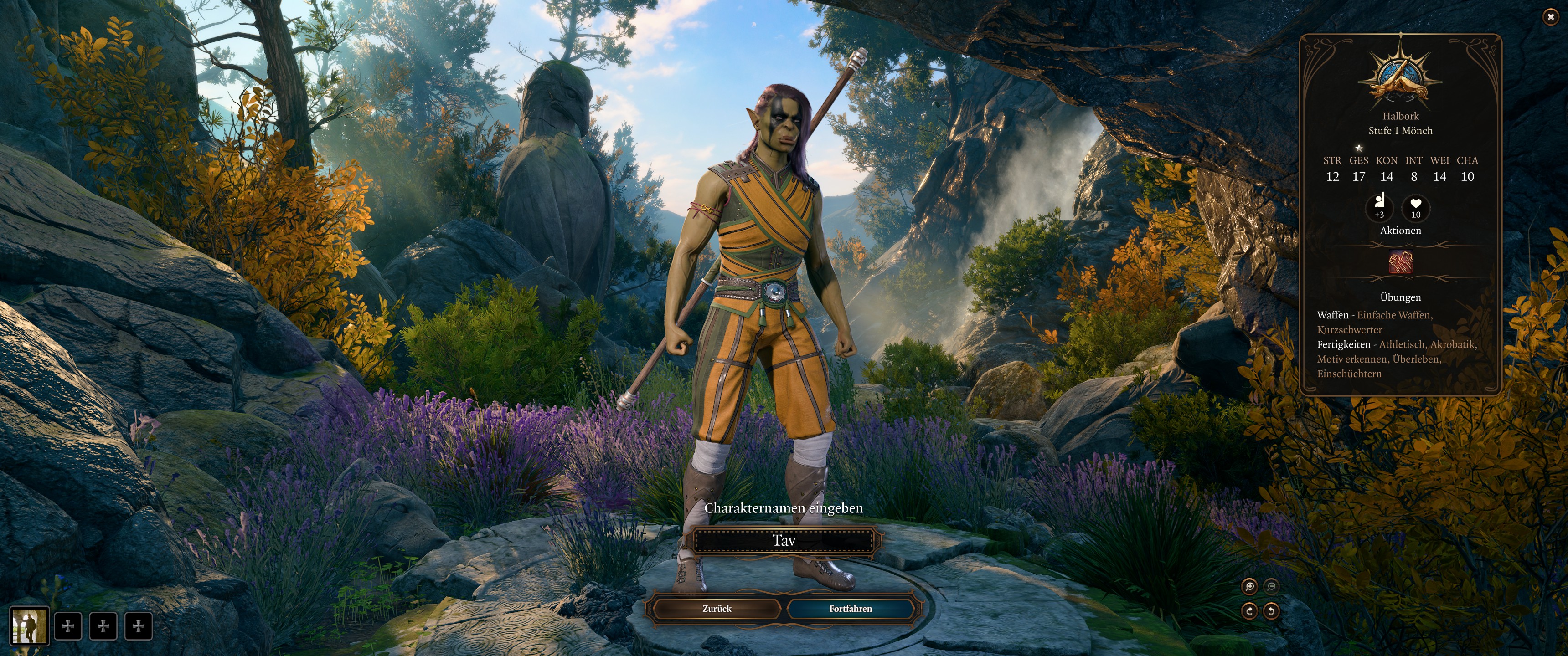
Task: Select the character name field showing Tav
Action: click(x=784, y=540)
